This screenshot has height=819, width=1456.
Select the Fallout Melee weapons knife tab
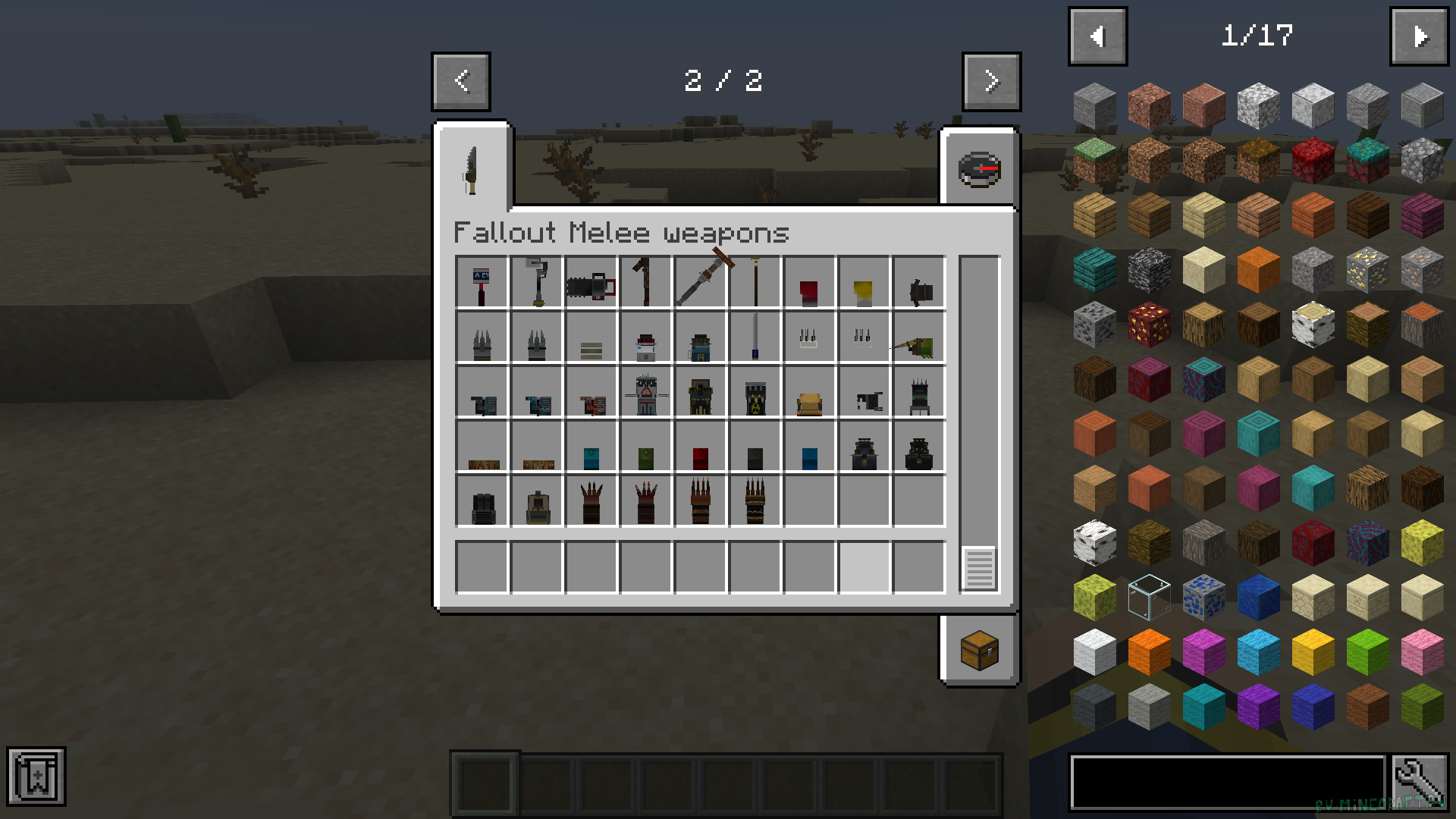(472, 168)
